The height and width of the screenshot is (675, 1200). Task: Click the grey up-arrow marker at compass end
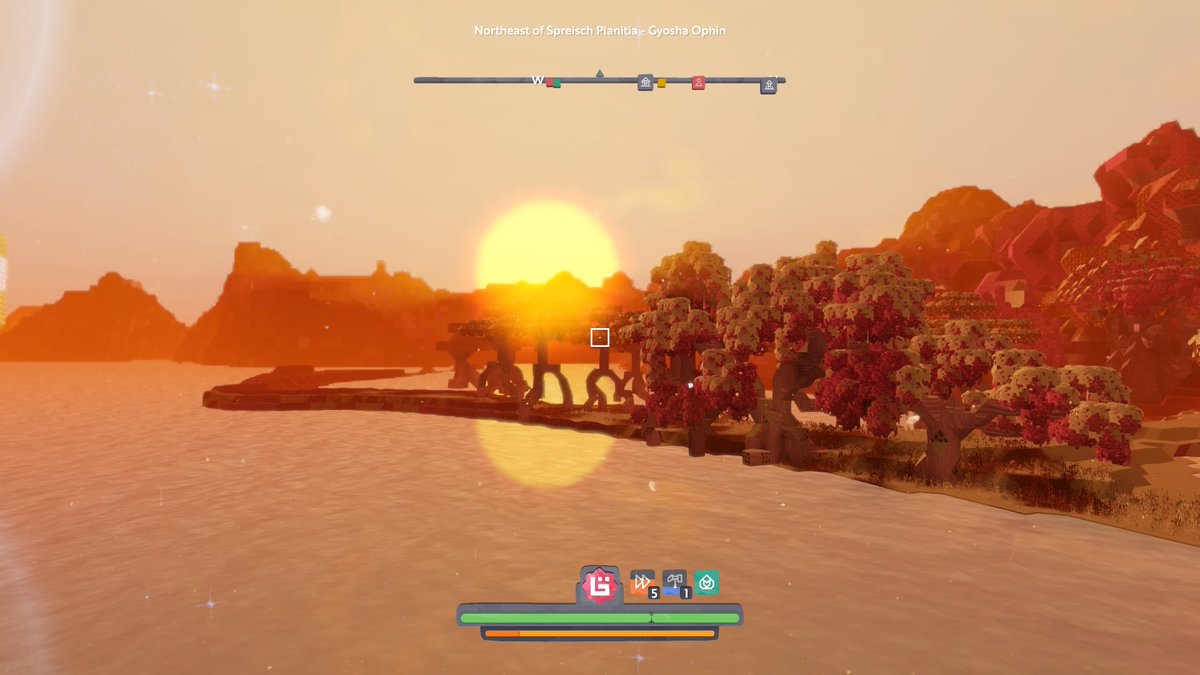coord(769,86)
